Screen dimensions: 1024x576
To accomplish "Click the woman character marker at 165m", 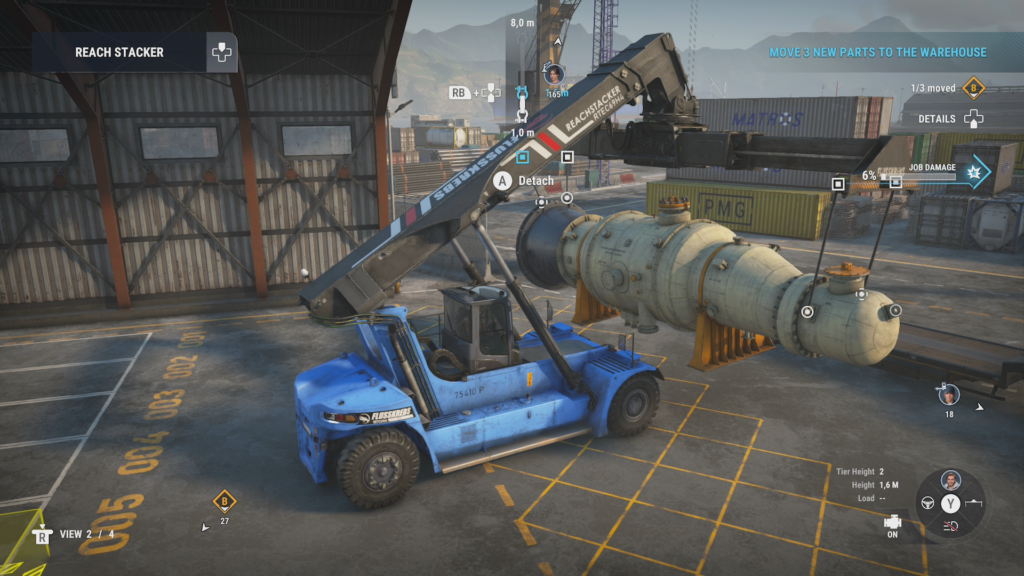I will [554, 74].
